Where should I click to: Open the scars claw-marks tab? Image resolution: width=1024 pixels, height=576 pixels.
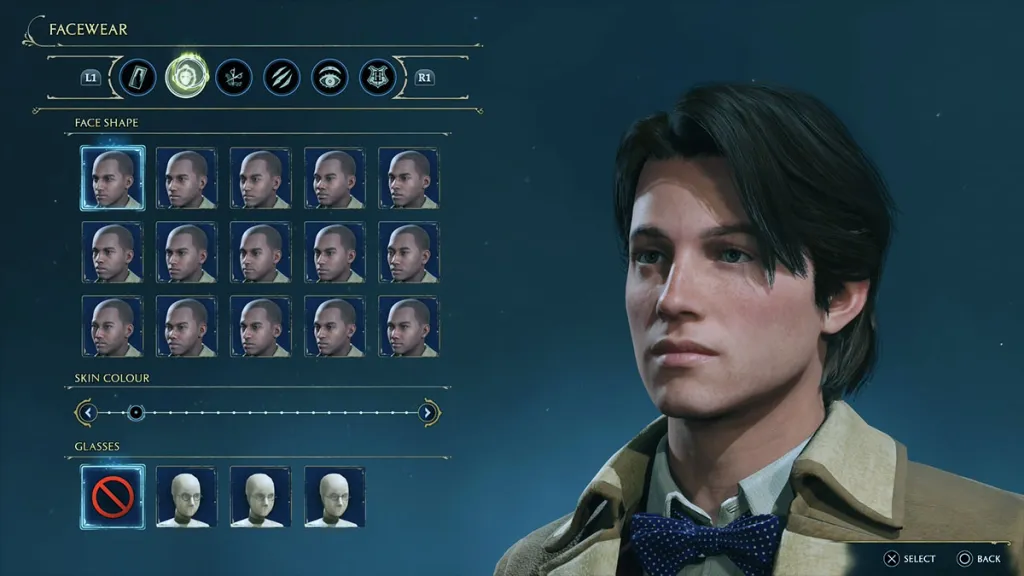(x=282, y=77)
